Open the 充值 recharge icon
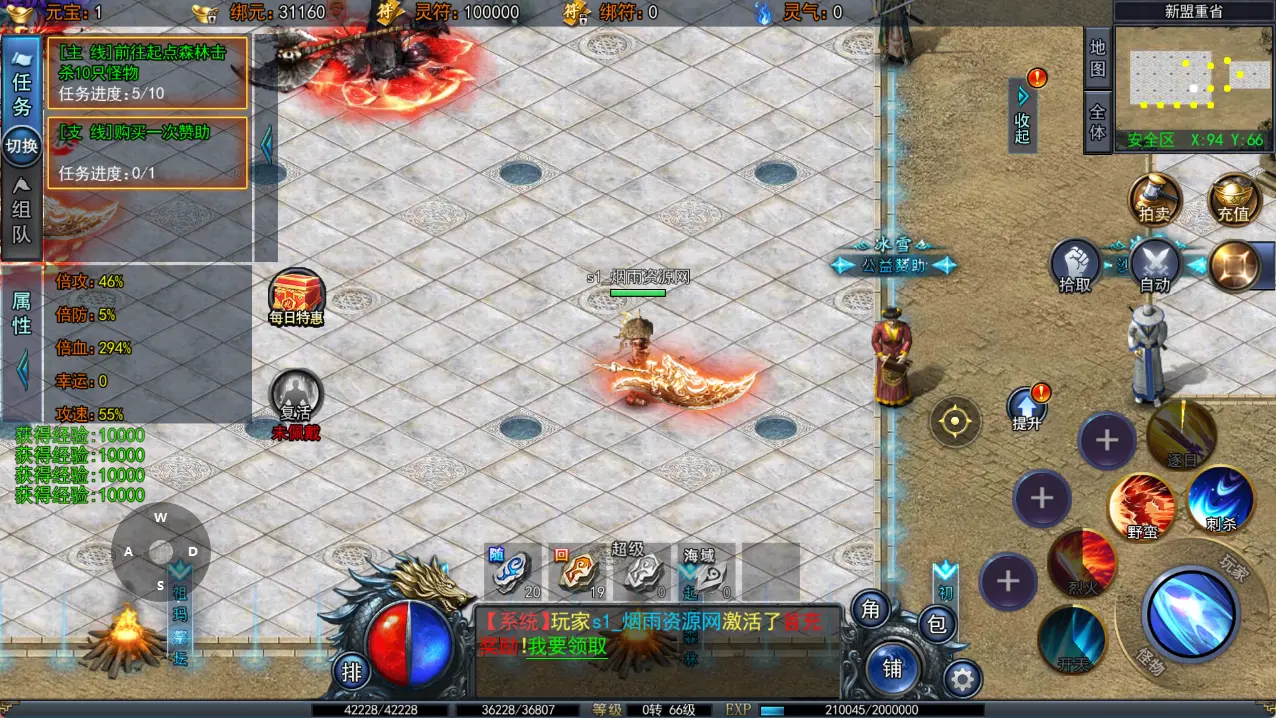 [x=1234, y=197]
